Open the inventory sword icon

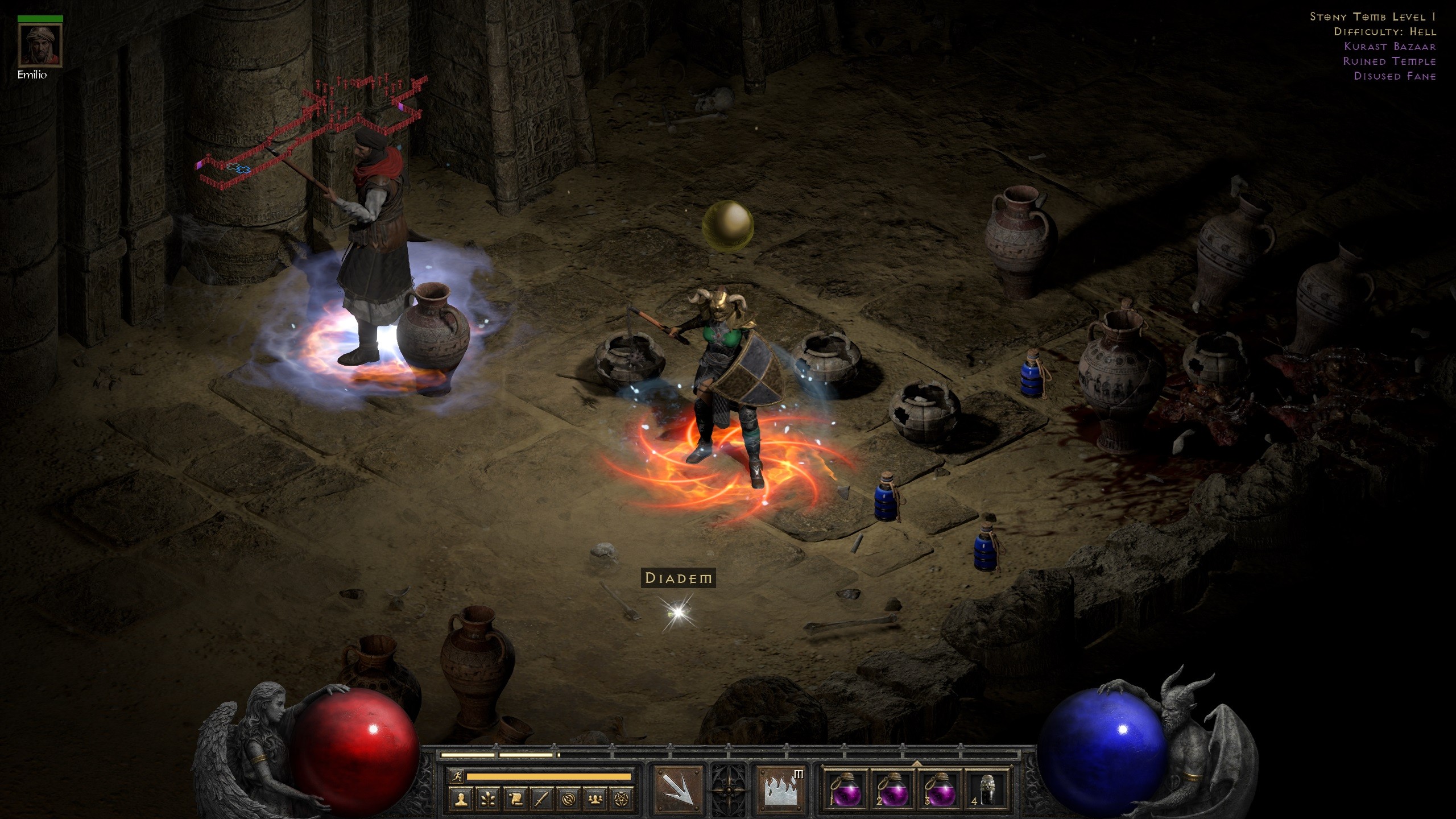coord(541,800)
